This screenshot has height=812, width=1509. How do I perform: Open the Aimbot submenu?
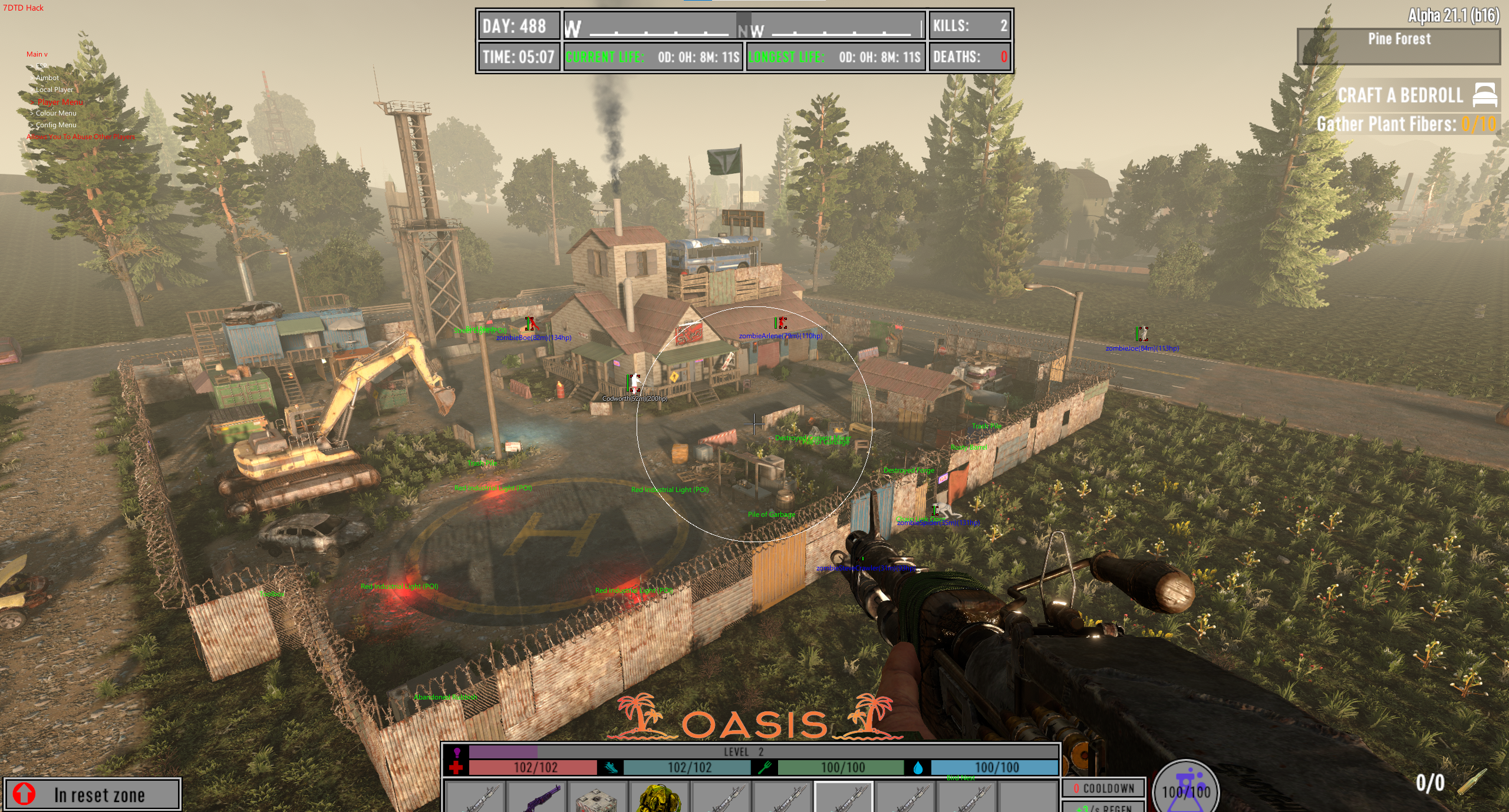[x=47, y=78]
